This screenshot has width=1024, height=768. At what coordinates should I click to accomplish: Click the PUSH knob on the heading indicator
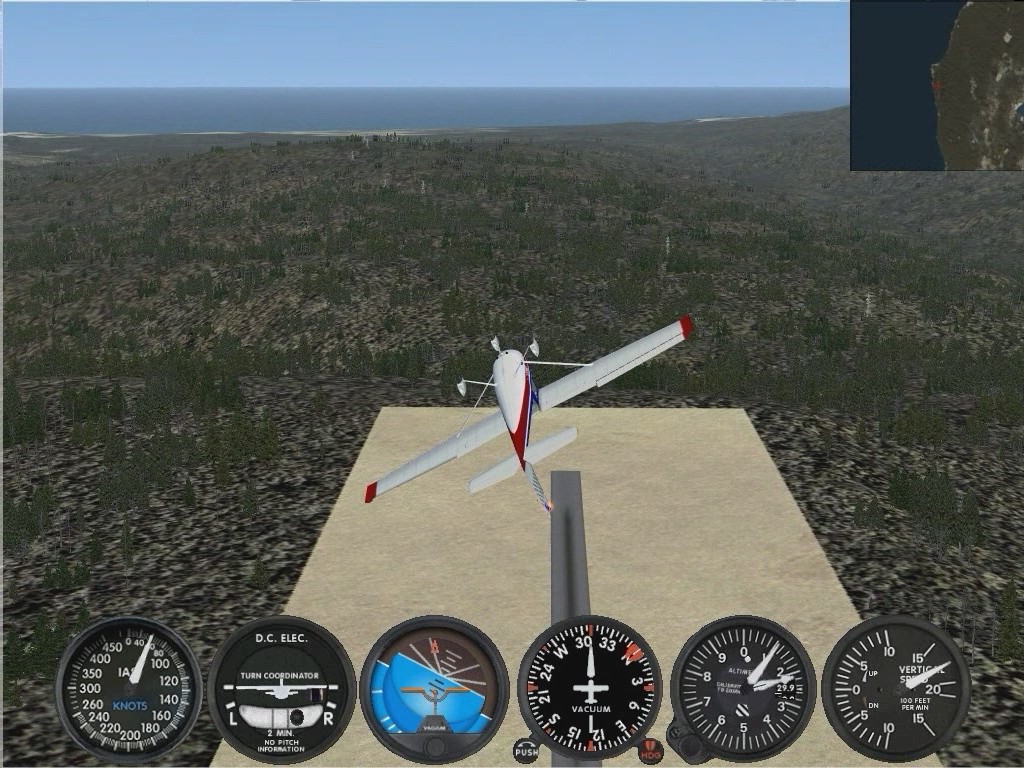[x=525, y=750]
